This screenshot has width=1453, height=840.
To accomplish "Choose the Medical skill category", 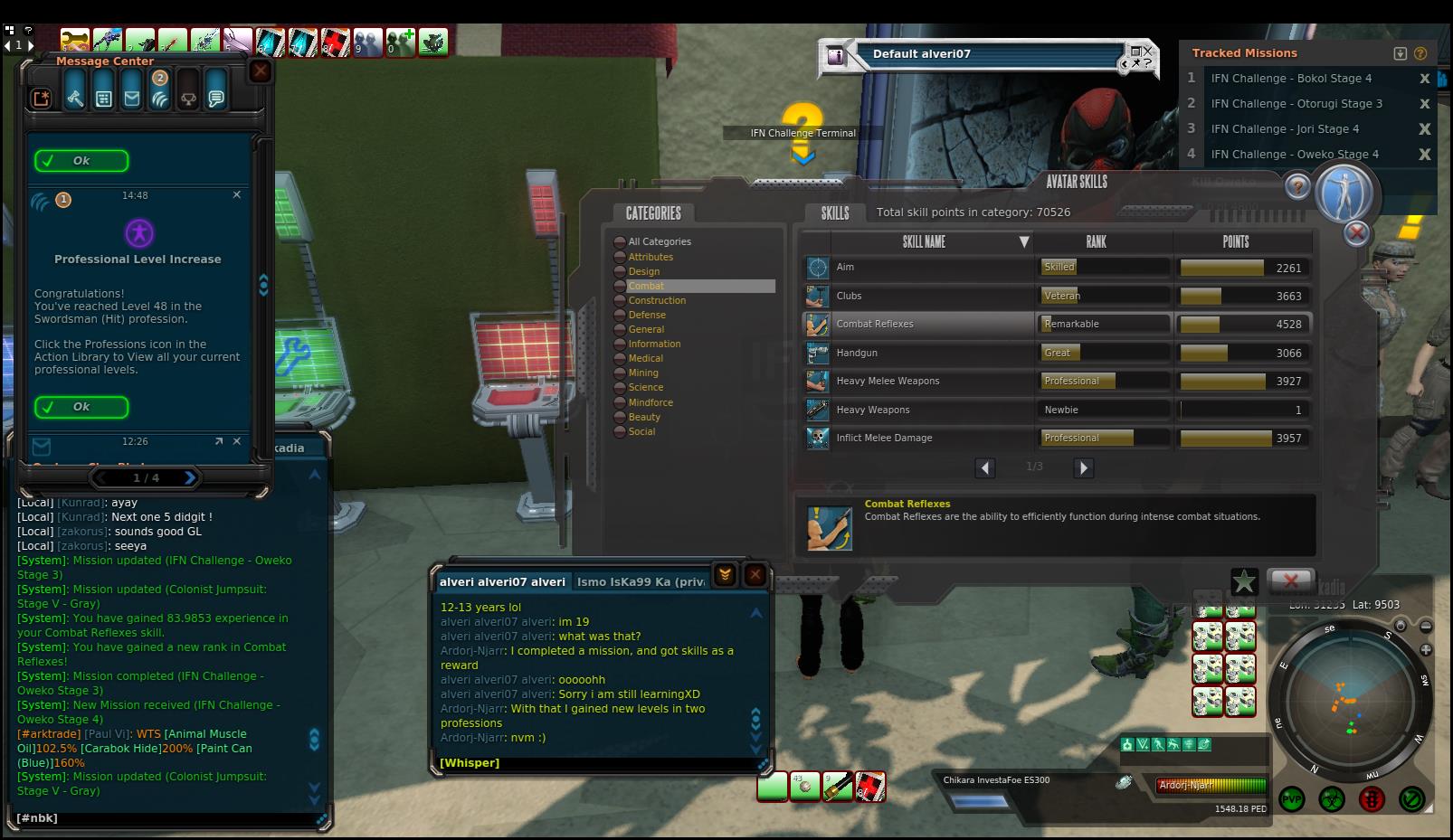I will coord(645,358).
